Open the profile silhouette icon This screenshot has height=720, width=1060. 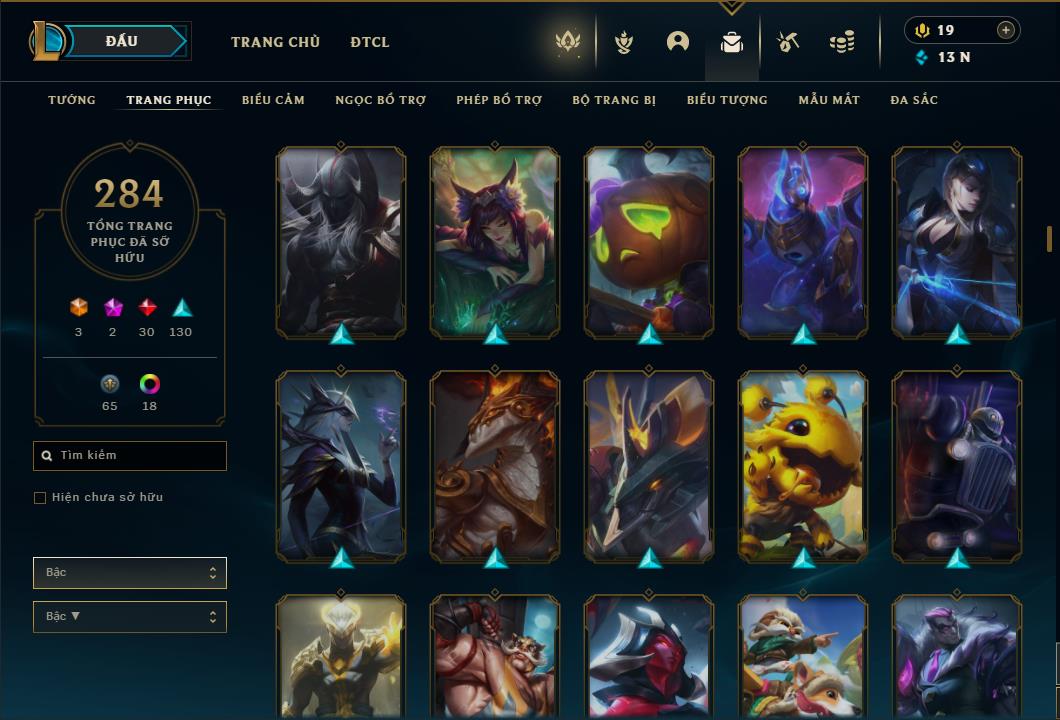pos(678,42)
